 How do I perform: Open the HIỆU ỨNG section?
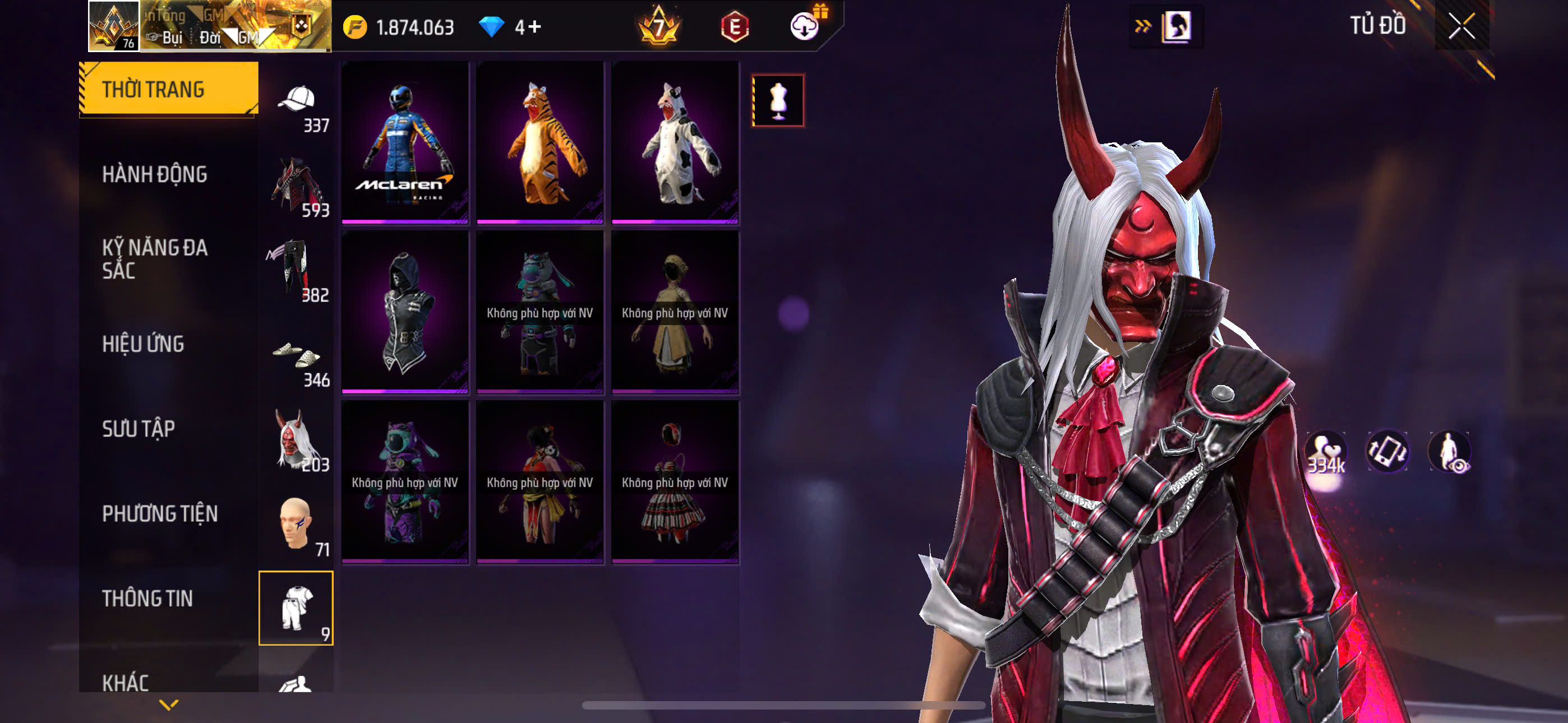pyautogui.click(x=143, y=345)
